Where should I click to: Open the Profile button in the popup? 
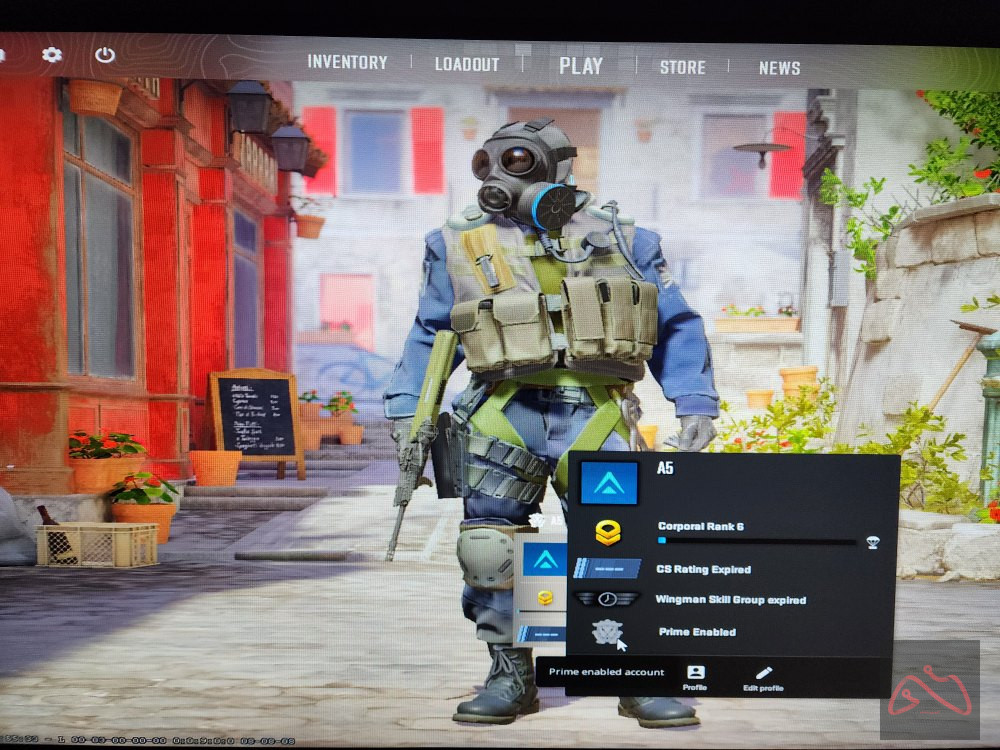coord(695,678)
